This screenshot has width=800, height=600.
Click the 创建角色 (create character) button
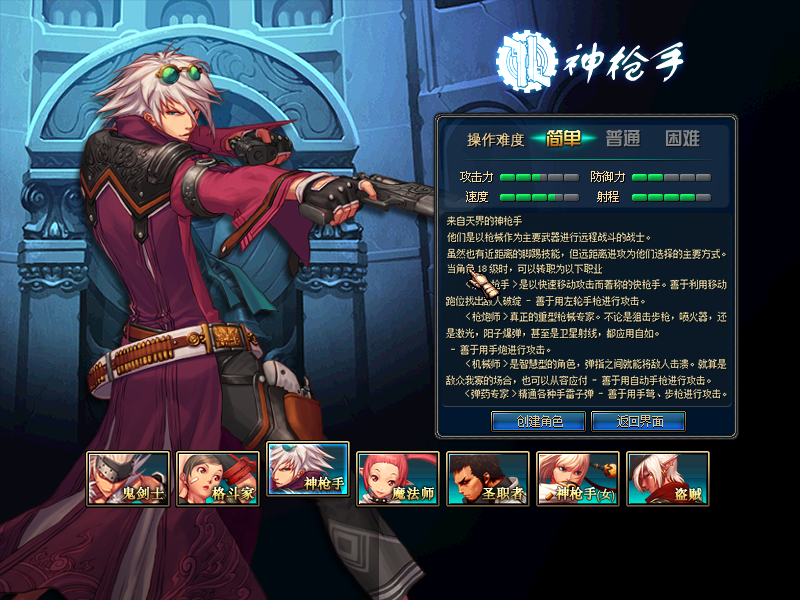point(538,421)
